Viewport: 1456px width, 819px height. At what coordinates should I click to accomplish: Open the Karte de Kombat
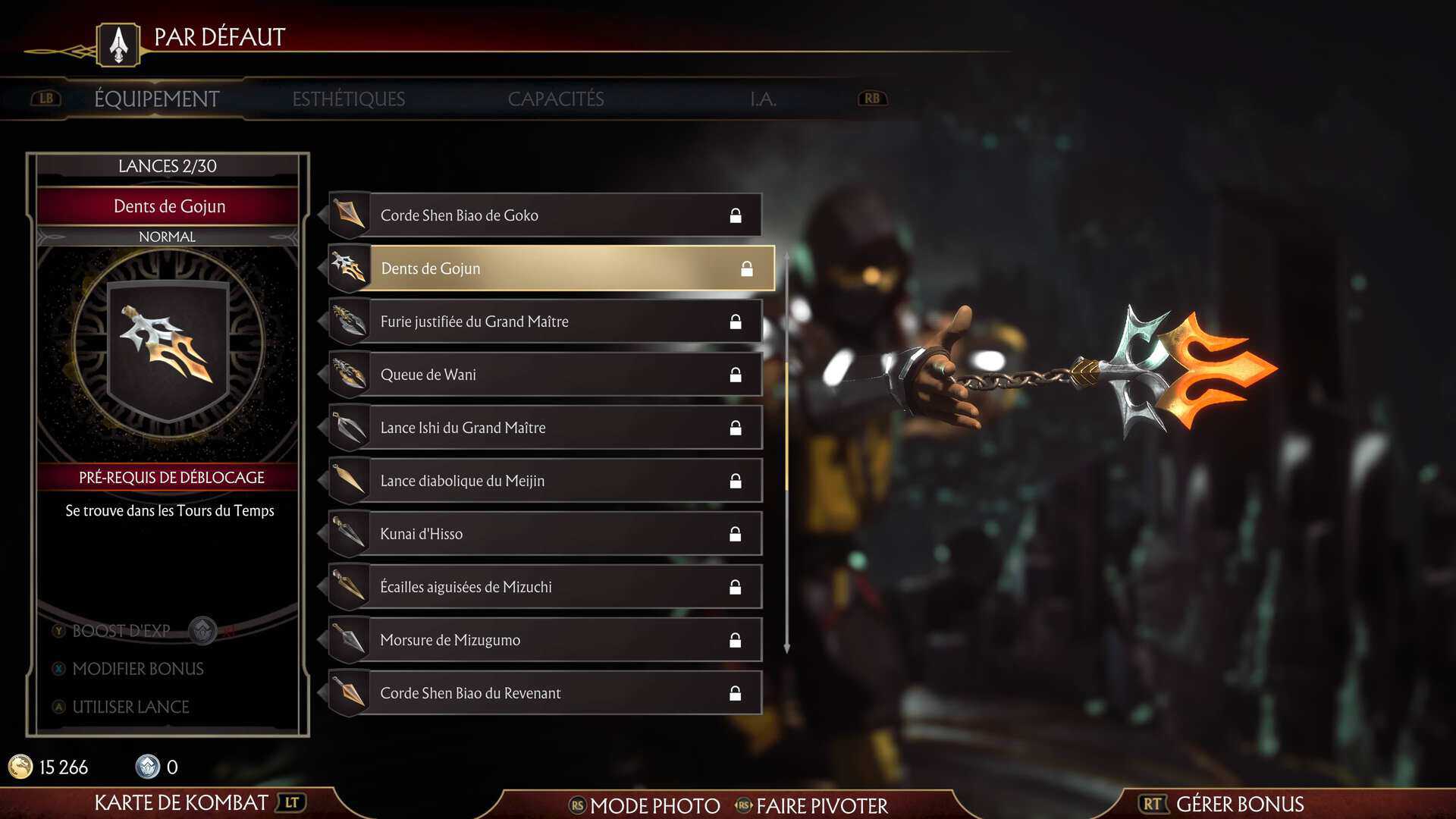click(x=181, y=802)
